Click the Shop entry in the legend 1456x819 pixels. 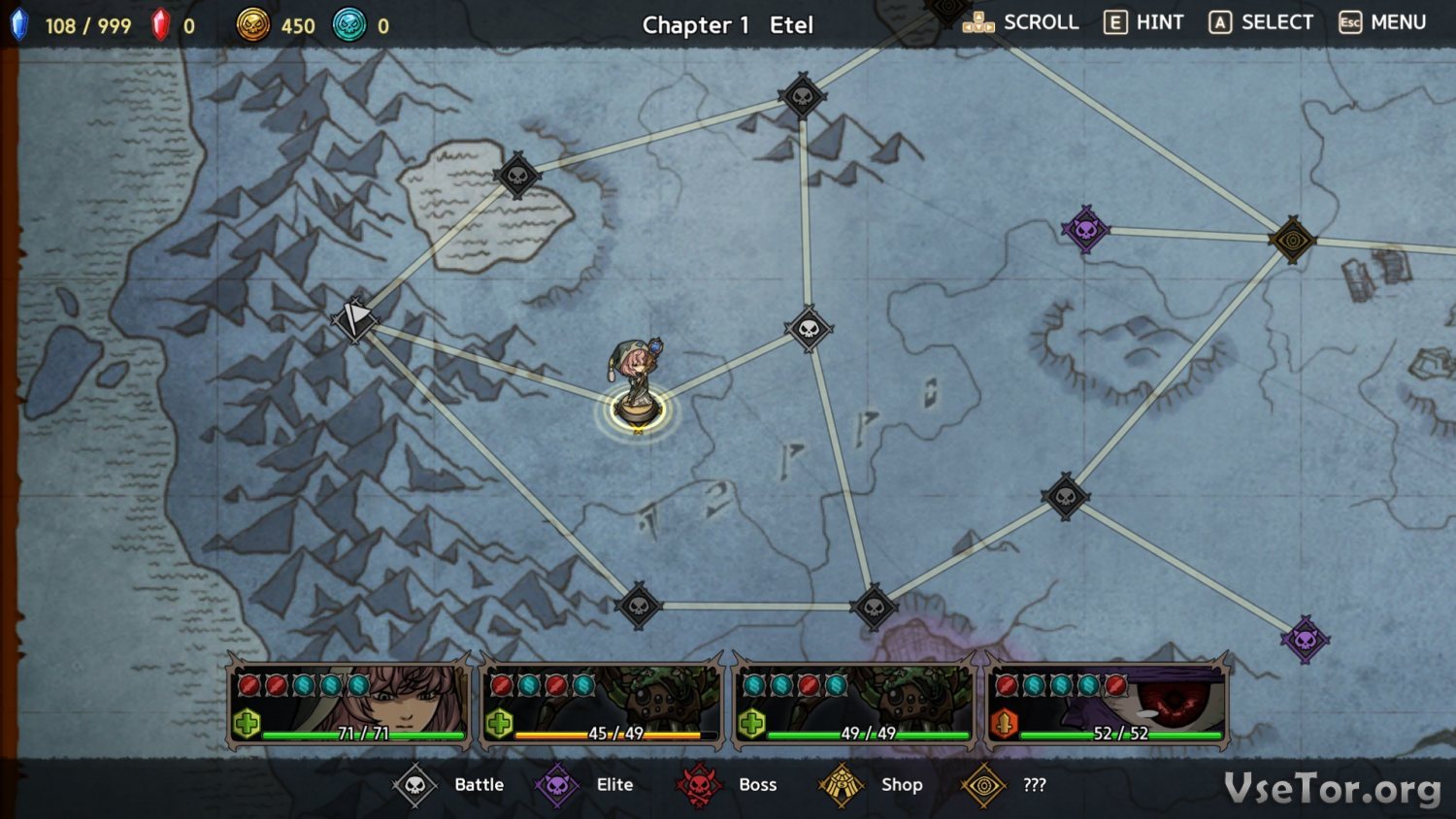pyautogui.click(x=871, y=785)
